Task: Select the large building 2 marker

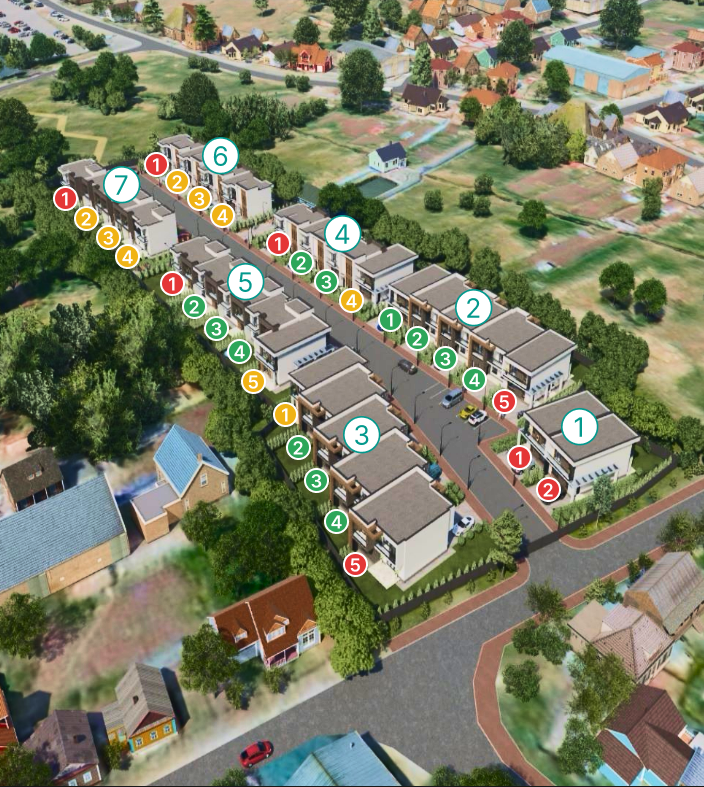Action: [474, 307]
